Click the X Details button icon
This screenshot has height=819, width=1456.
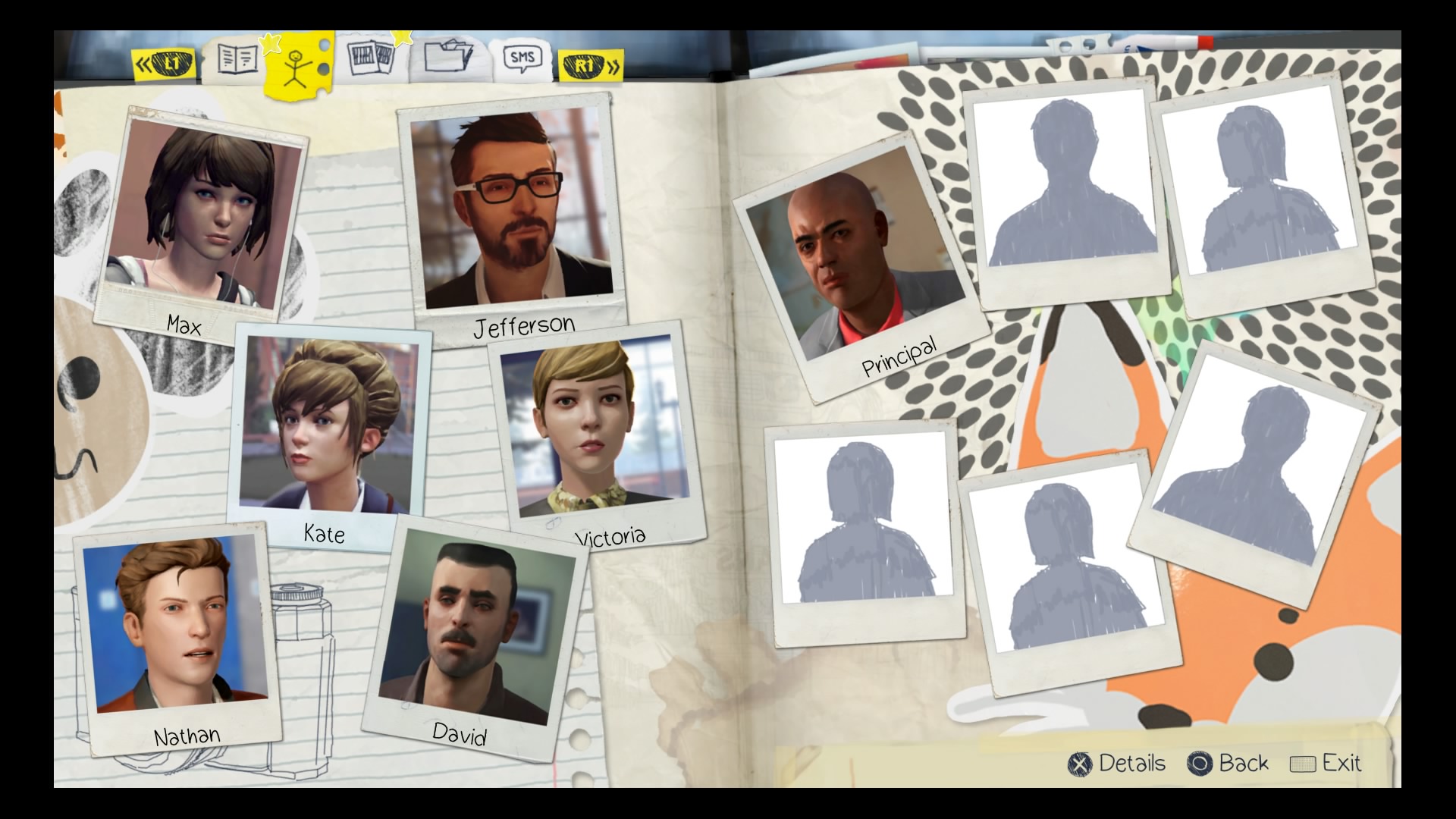pyautogui.click(x=1080, y=764)
